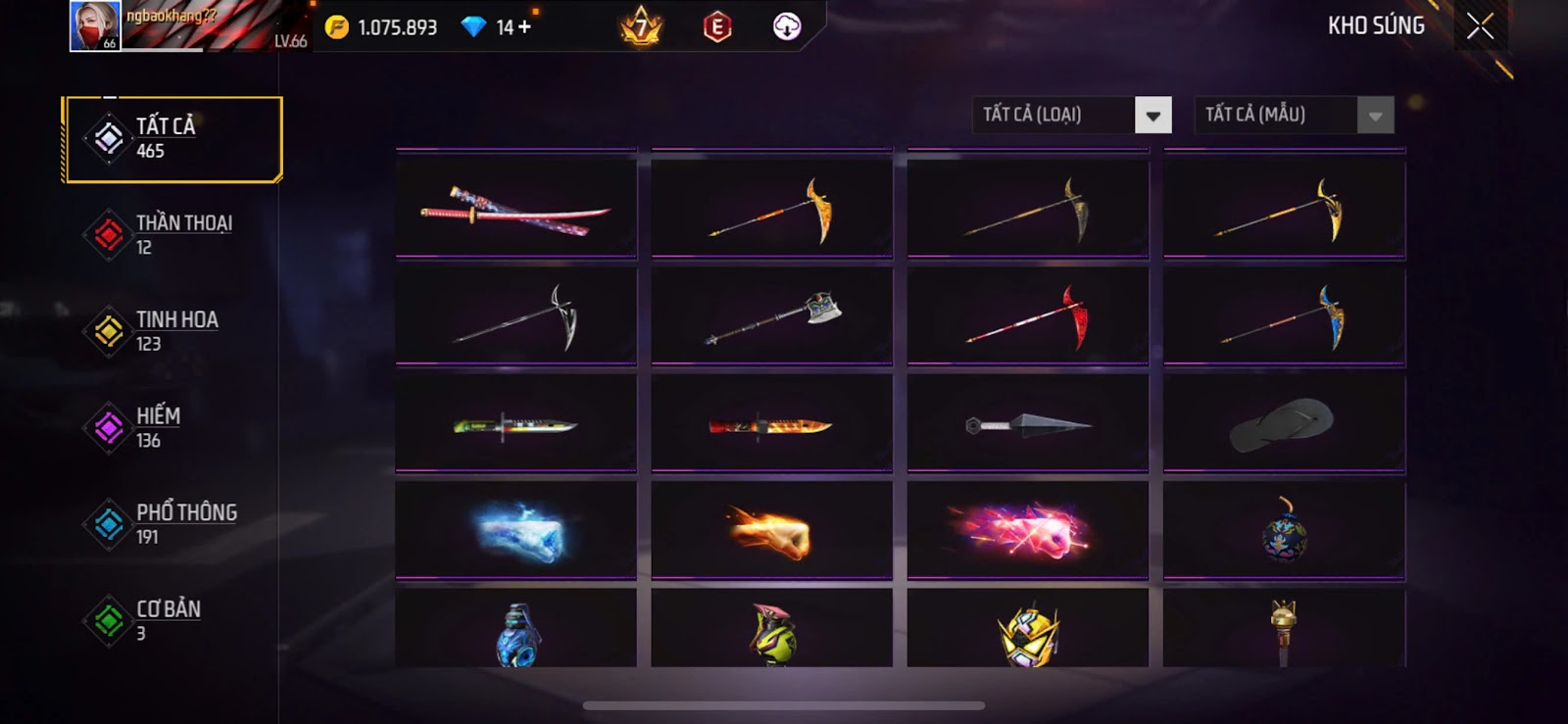Select the pink lightning fist skin
1568x724 pixels.
click(1028, 531)
